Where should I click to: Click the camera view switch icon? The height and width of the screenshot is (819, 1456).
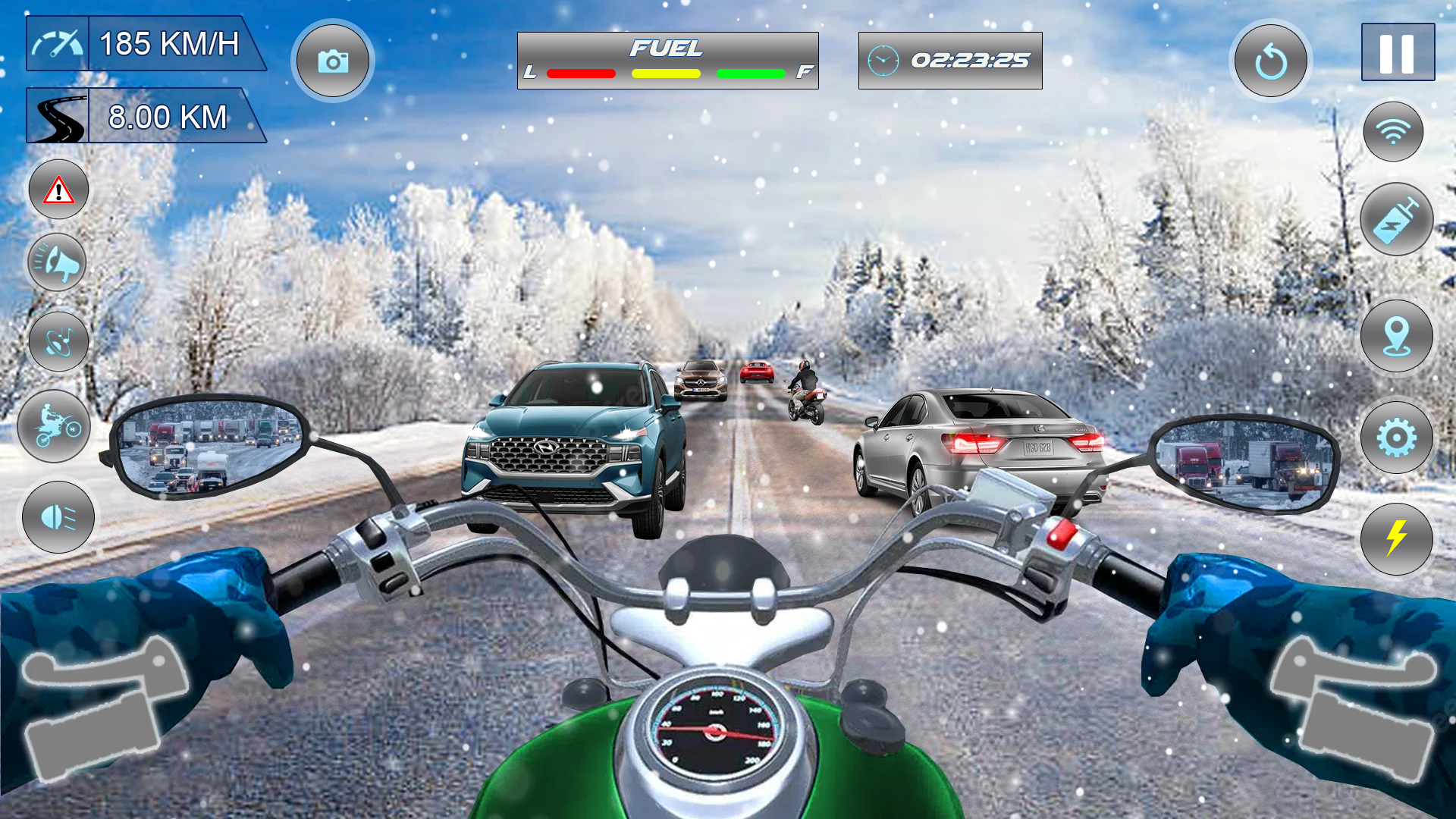(334, 61)
